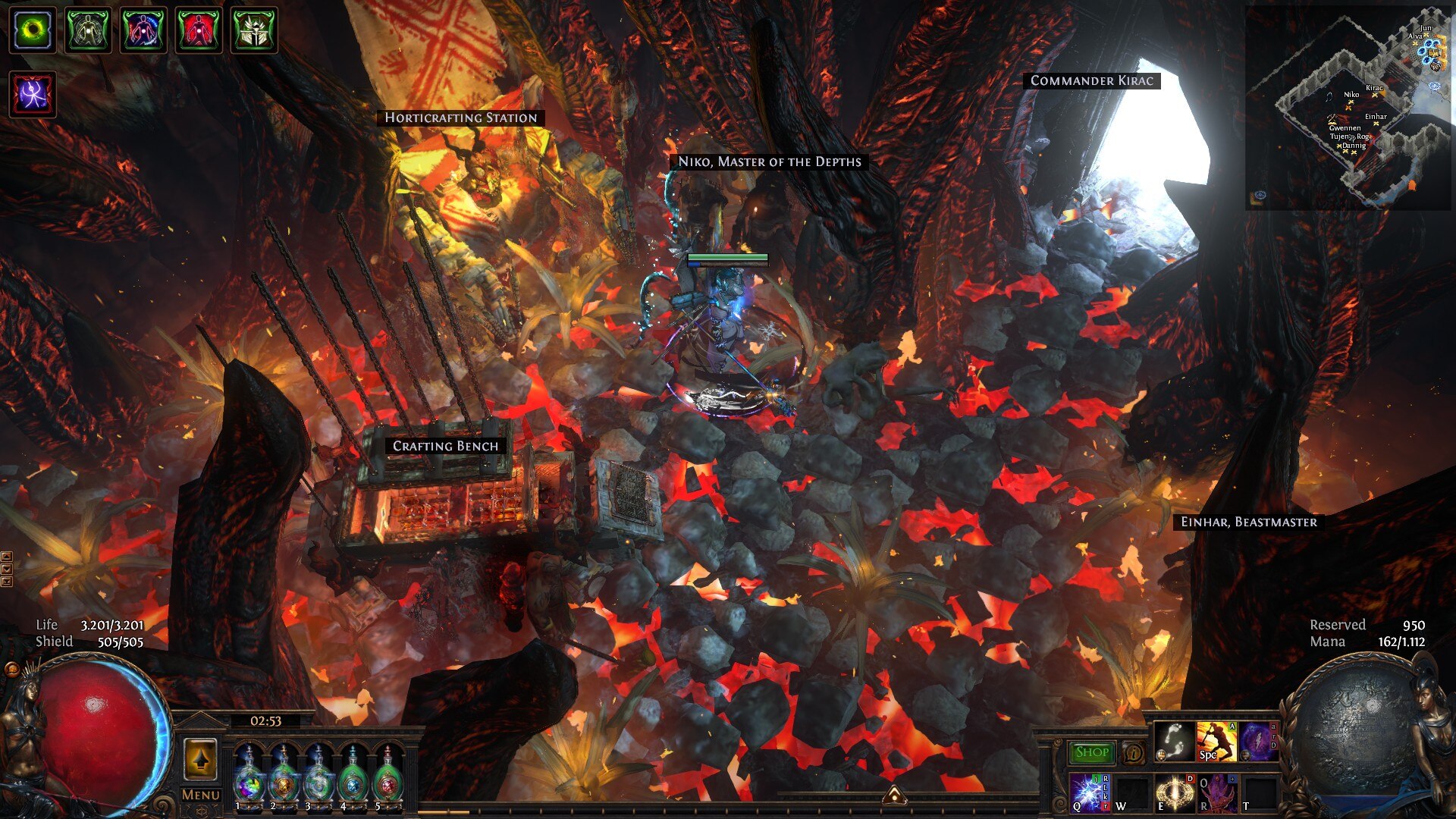This screenshot has width=1456, height=819.
Task: Use the red-gem flask in slot 5
Action: coord(388,773)
